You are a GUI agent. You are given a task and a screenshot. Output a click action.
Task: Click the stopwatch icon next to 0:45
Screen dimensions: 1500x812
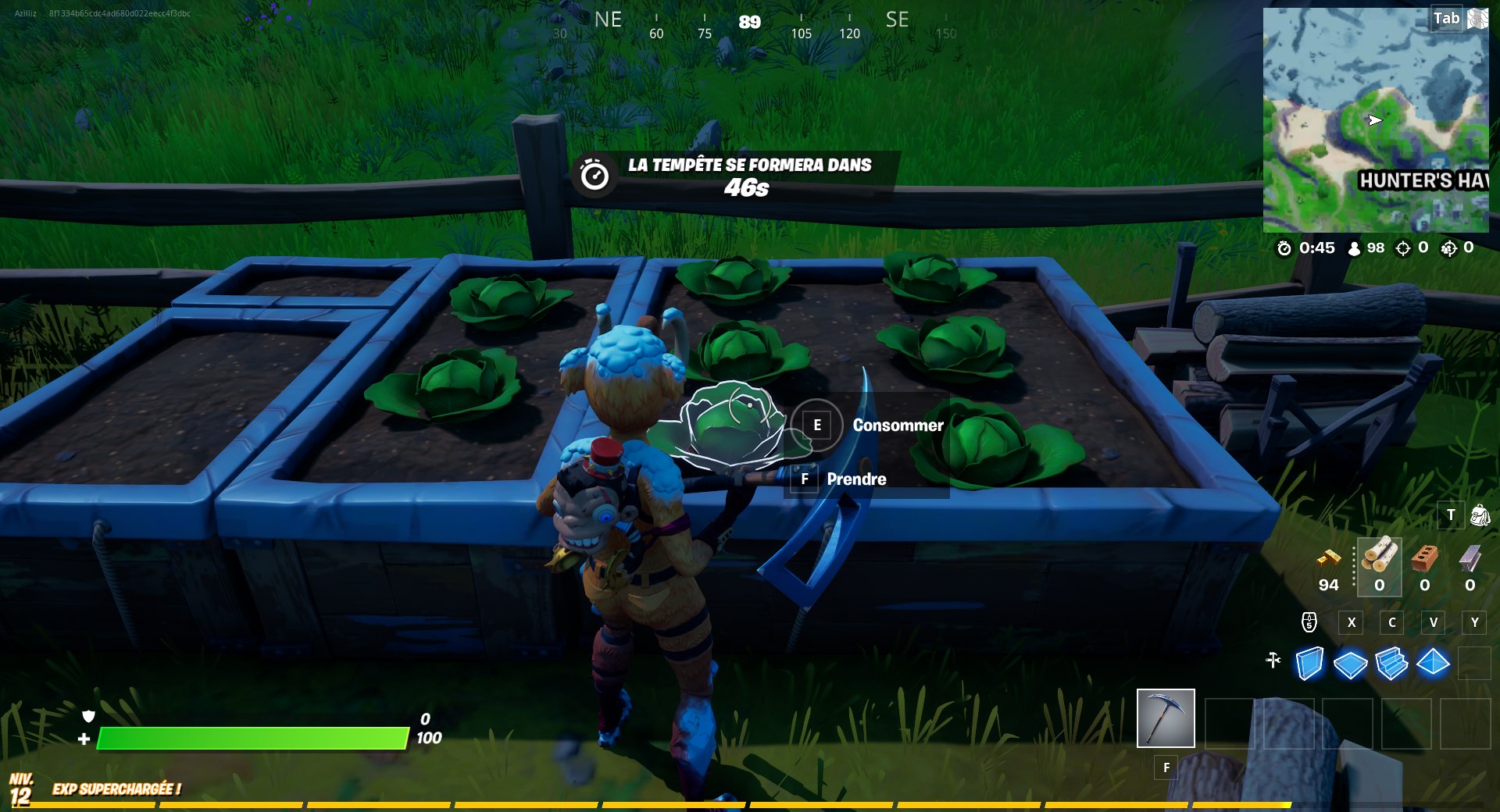point(1284,248)
